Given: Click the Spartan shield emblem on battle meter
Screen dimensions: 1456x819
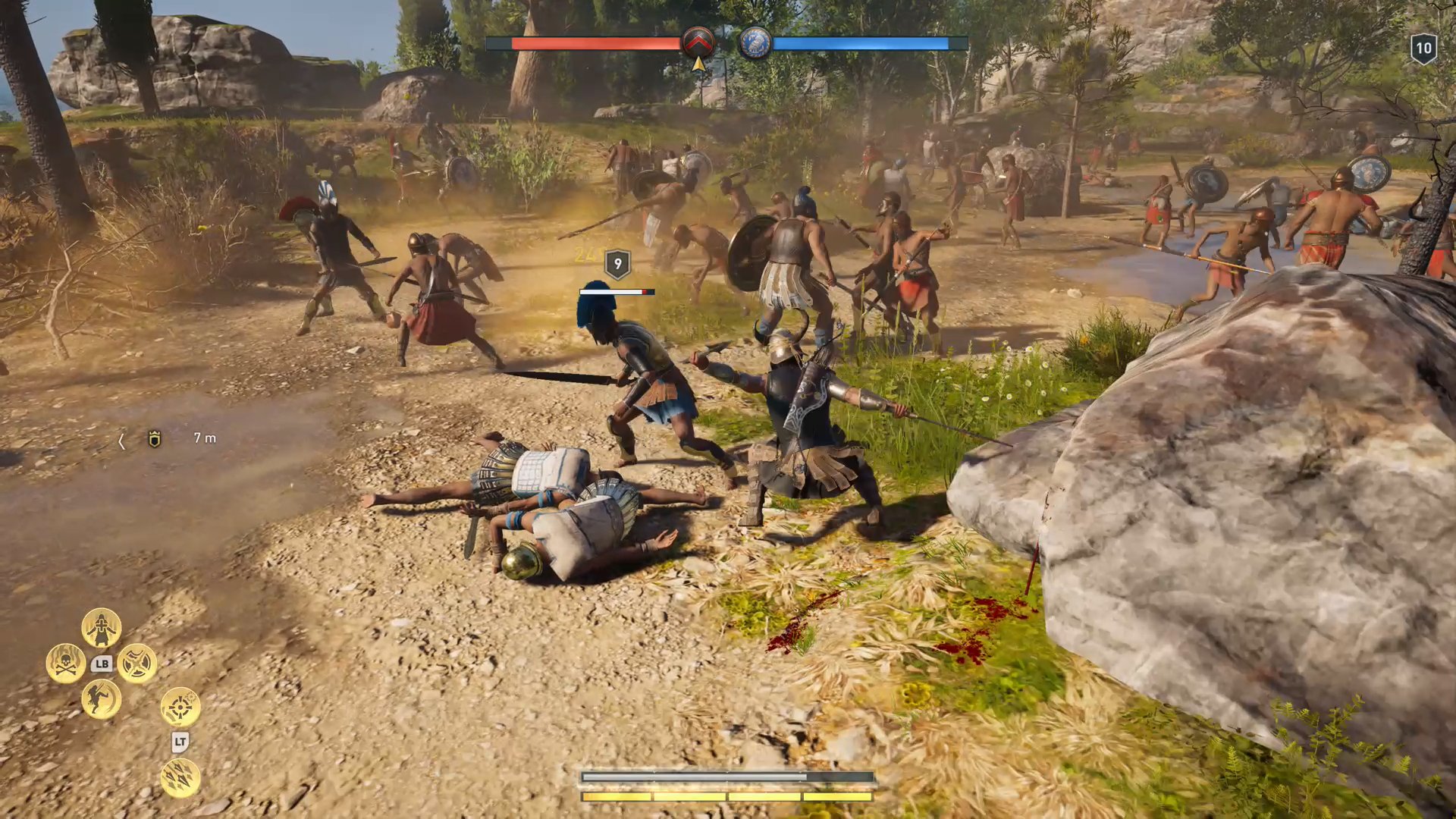Looking at the screenshot, I should (x=698, y=44).
